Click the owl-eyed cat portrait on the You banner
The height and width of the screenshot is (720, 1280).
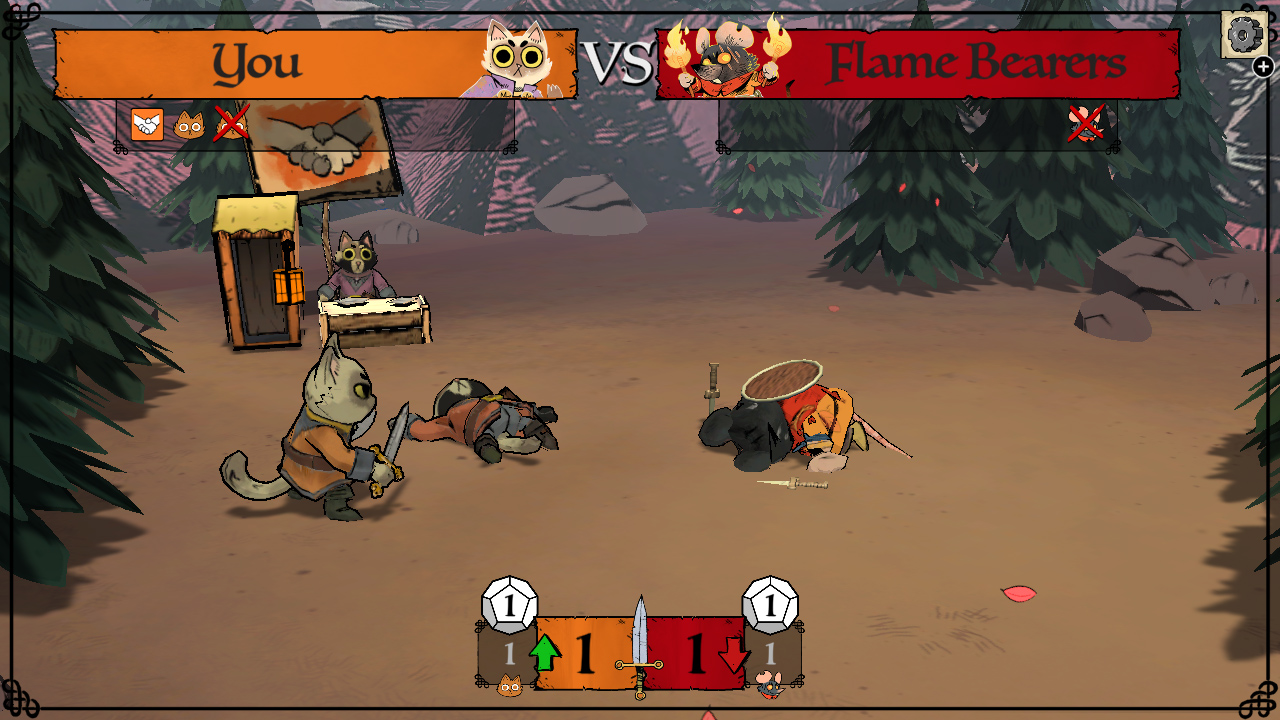[520, 58]
